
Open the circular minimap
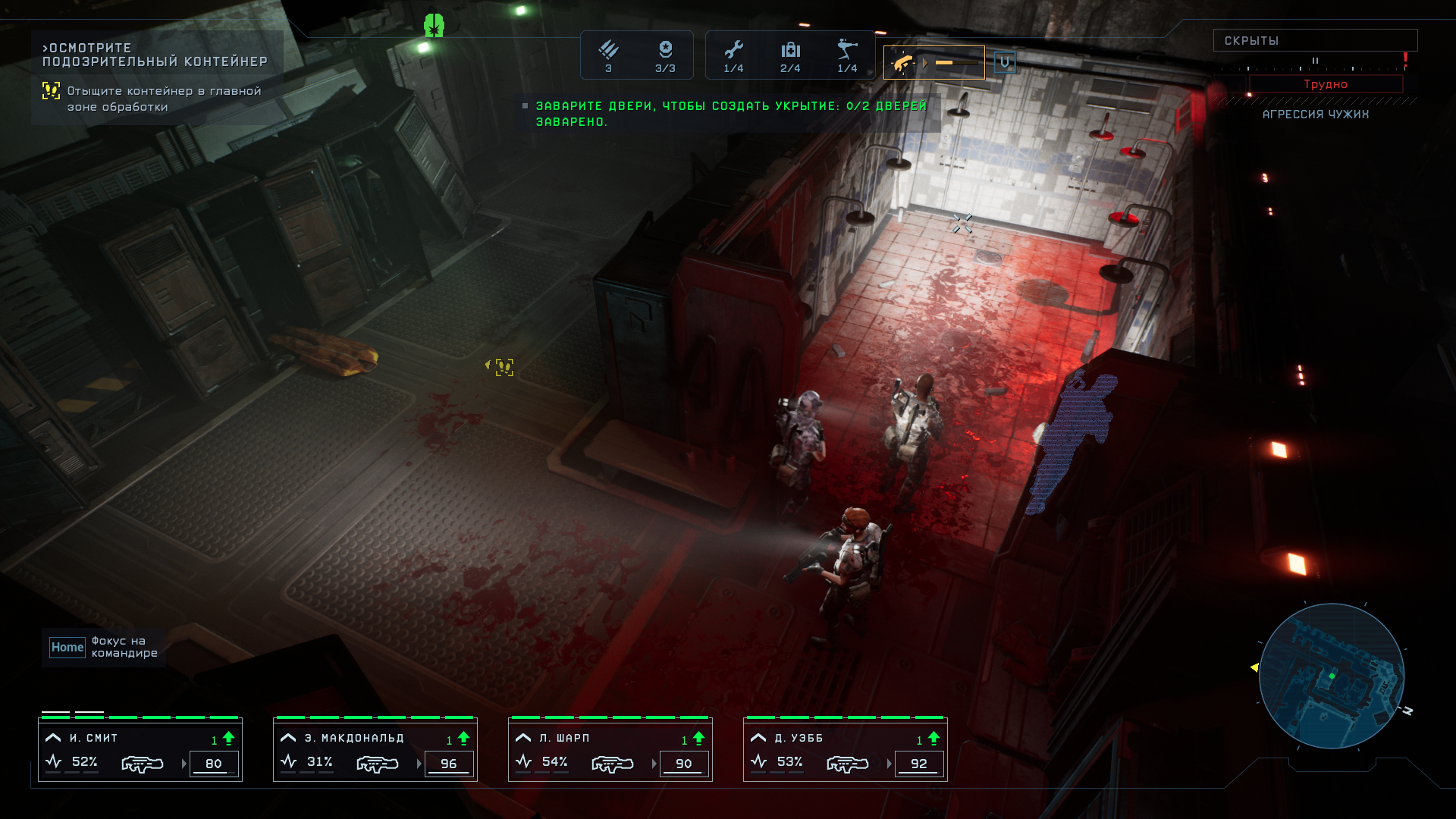click(1332, 676)
